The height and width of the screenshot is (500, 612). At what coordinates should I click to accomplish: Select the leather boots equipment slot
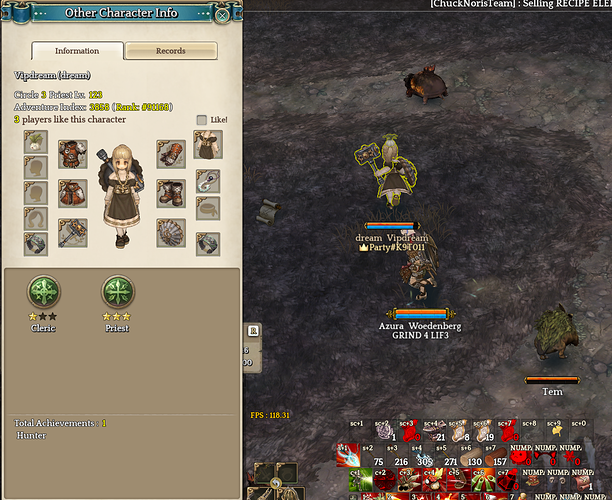[x=170, y=192]
